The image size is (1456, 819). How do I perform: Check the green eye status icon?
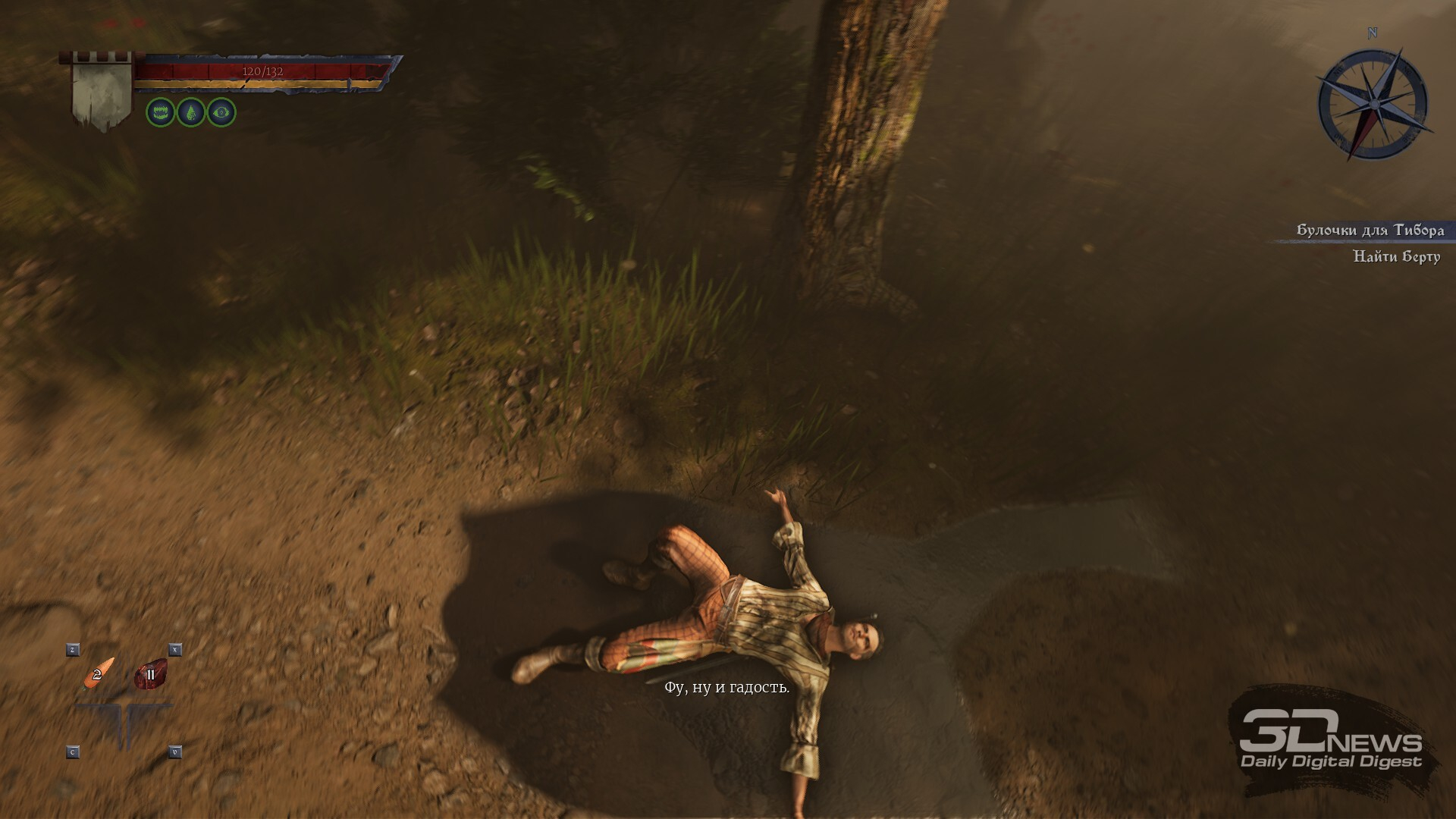tap(221, 112)
